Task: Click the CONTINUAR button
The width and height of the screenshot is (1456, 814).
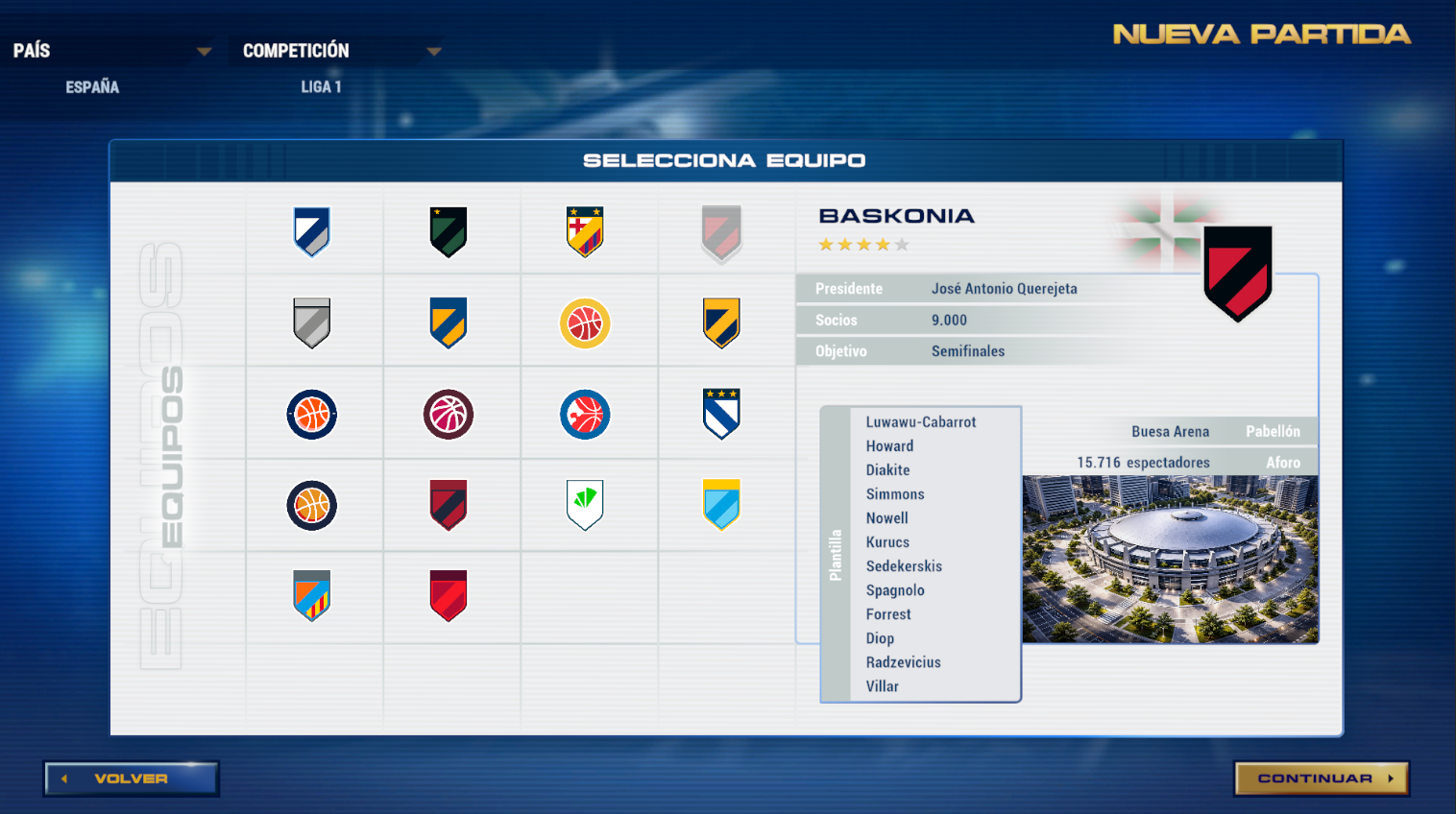Action: coord(1321,778)
